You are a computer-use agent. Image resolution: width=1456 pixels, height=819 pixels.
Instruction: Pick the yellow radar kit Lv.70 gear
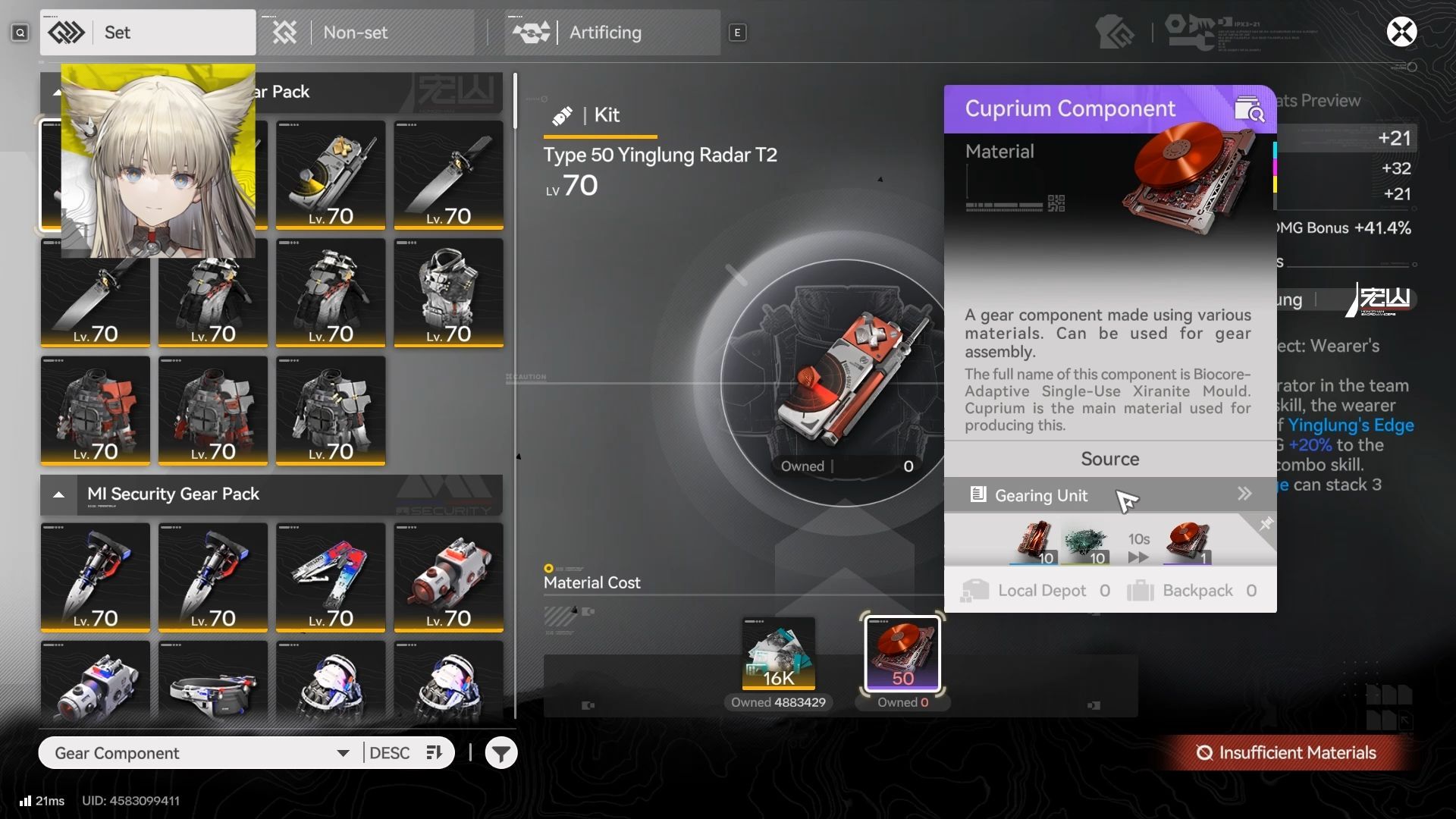(x=331, y=175)
